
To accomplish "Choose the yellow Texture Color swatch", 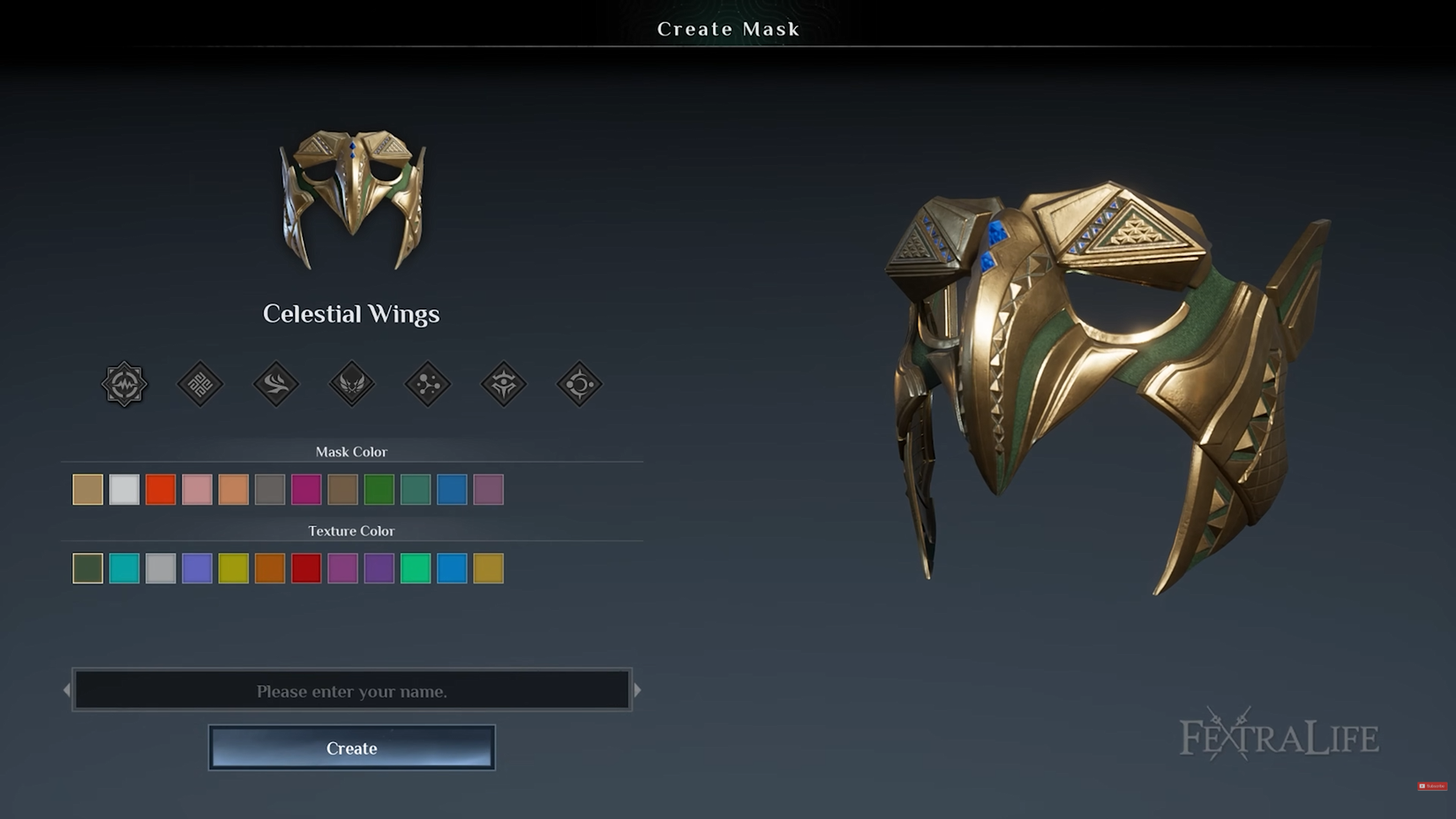I will [233, 567].
